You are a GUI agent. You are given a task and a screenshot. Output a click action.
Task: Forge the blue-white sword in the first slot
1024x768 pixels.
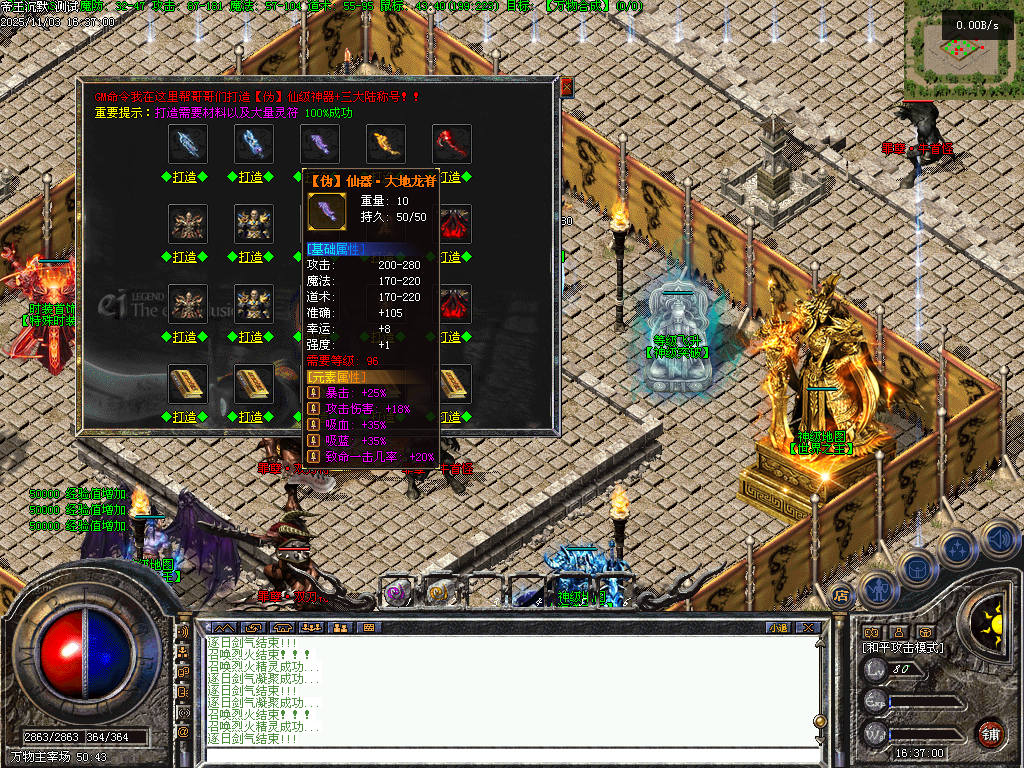pos(187,177)
